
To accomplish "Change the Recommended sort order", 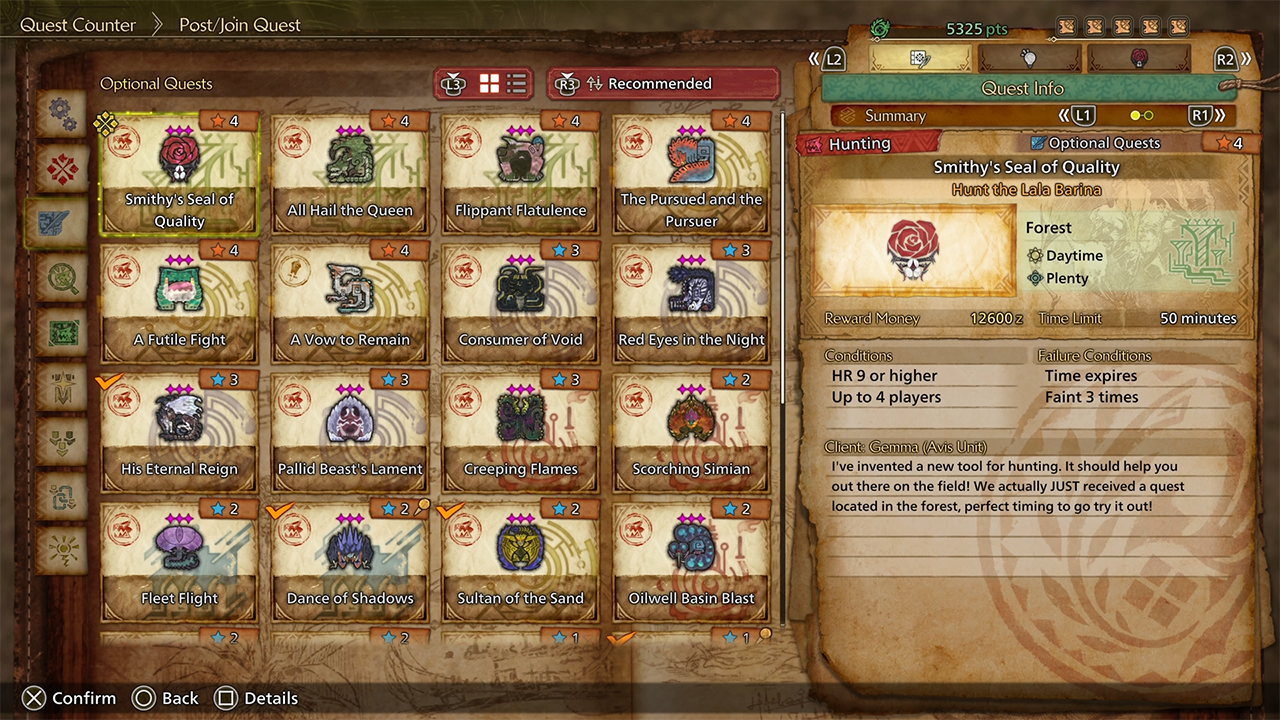I will click(663, 84).
